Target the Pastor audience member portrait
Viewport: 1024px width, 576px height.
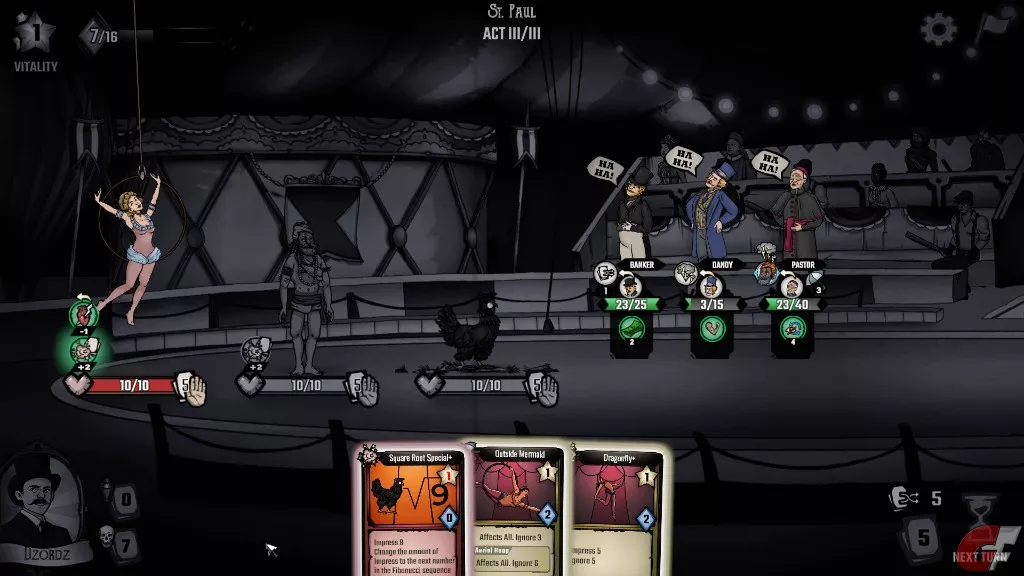790,288
